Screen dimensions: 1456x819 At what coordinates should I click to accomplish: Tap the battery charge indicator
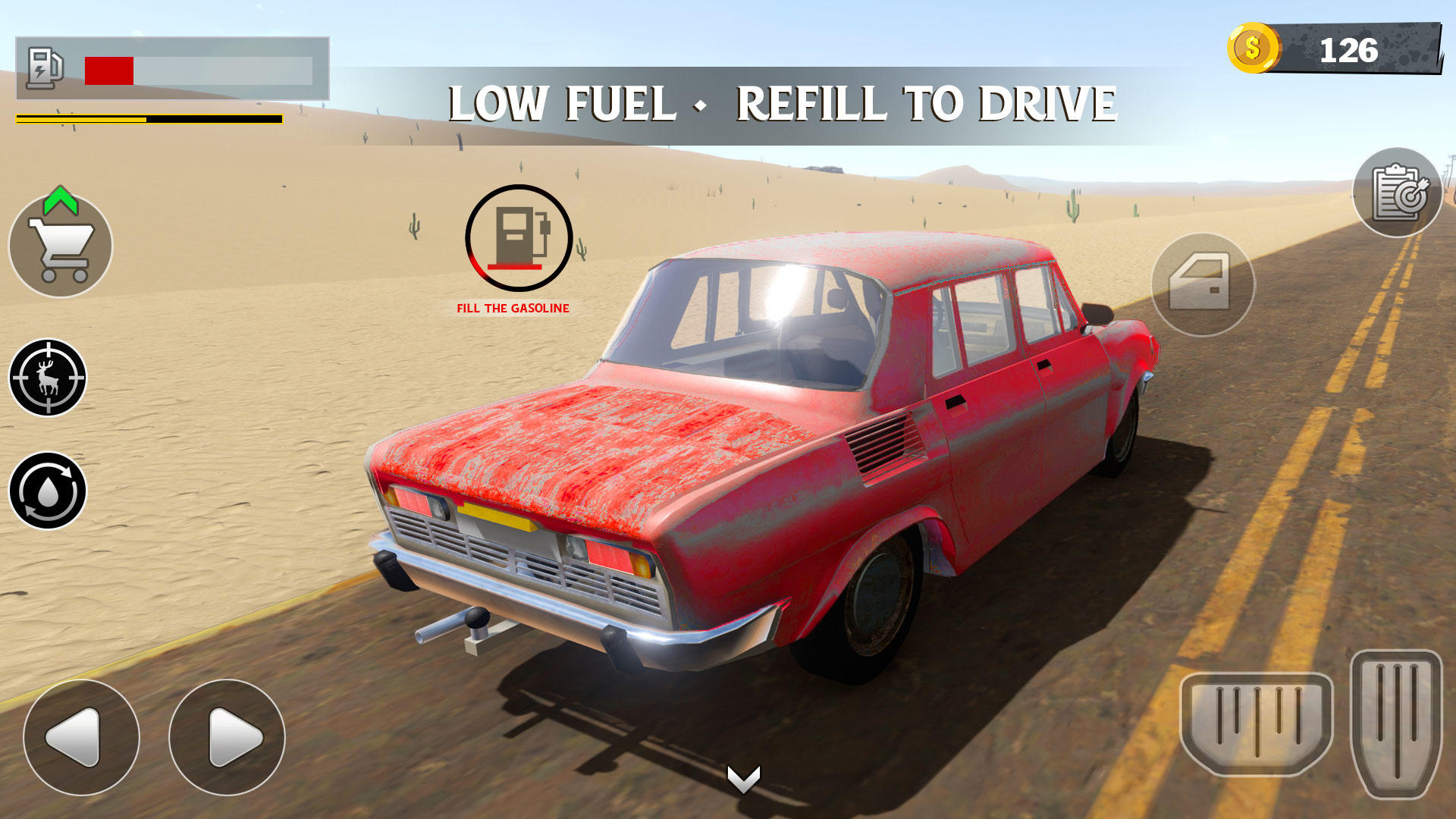pos(43,67)
